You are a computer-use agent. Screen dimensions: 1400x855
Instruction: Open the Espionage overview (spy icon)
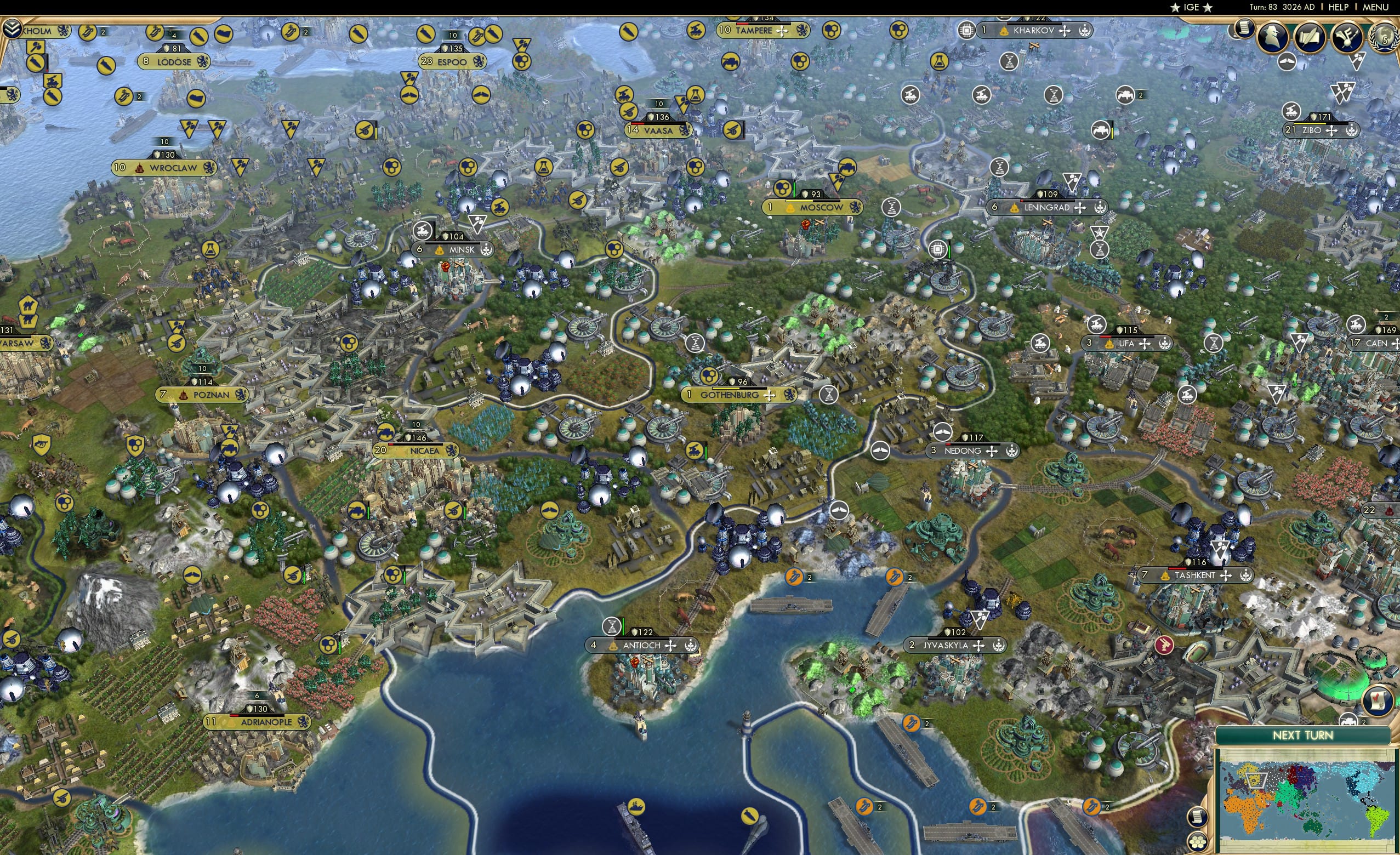coord(1274,37)
